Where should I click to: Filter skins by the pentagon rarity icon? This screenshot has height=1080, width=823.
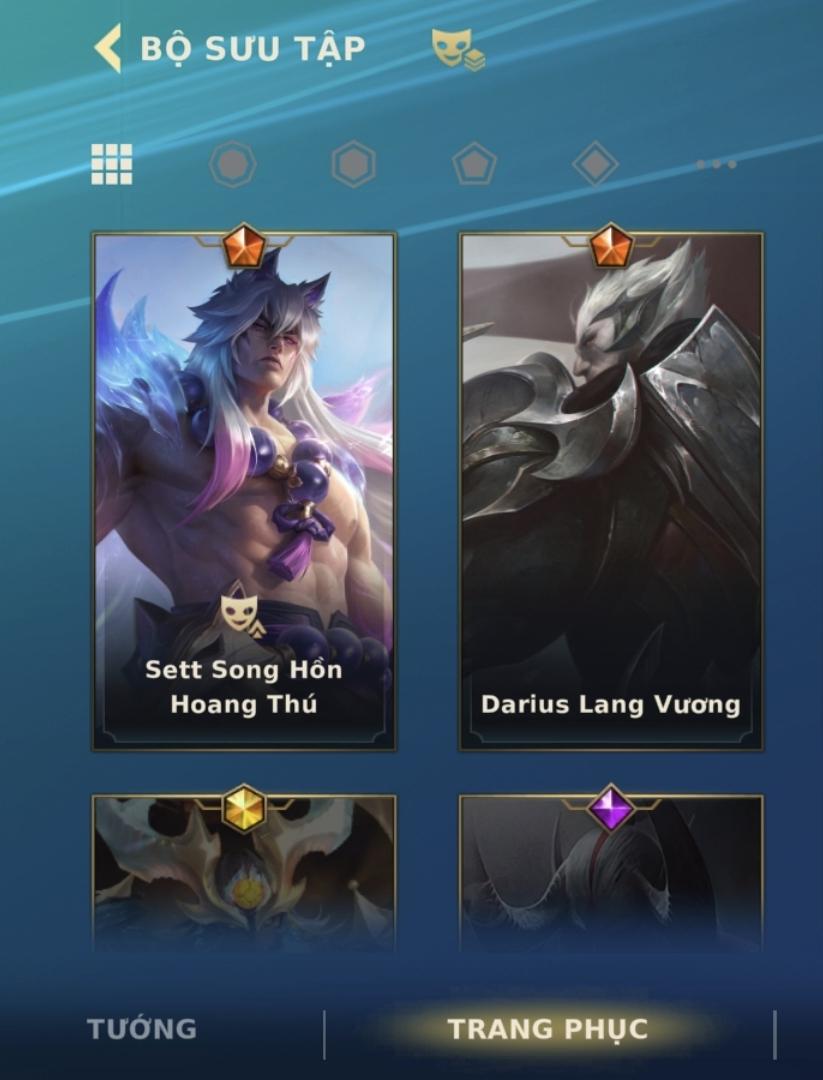474,164
